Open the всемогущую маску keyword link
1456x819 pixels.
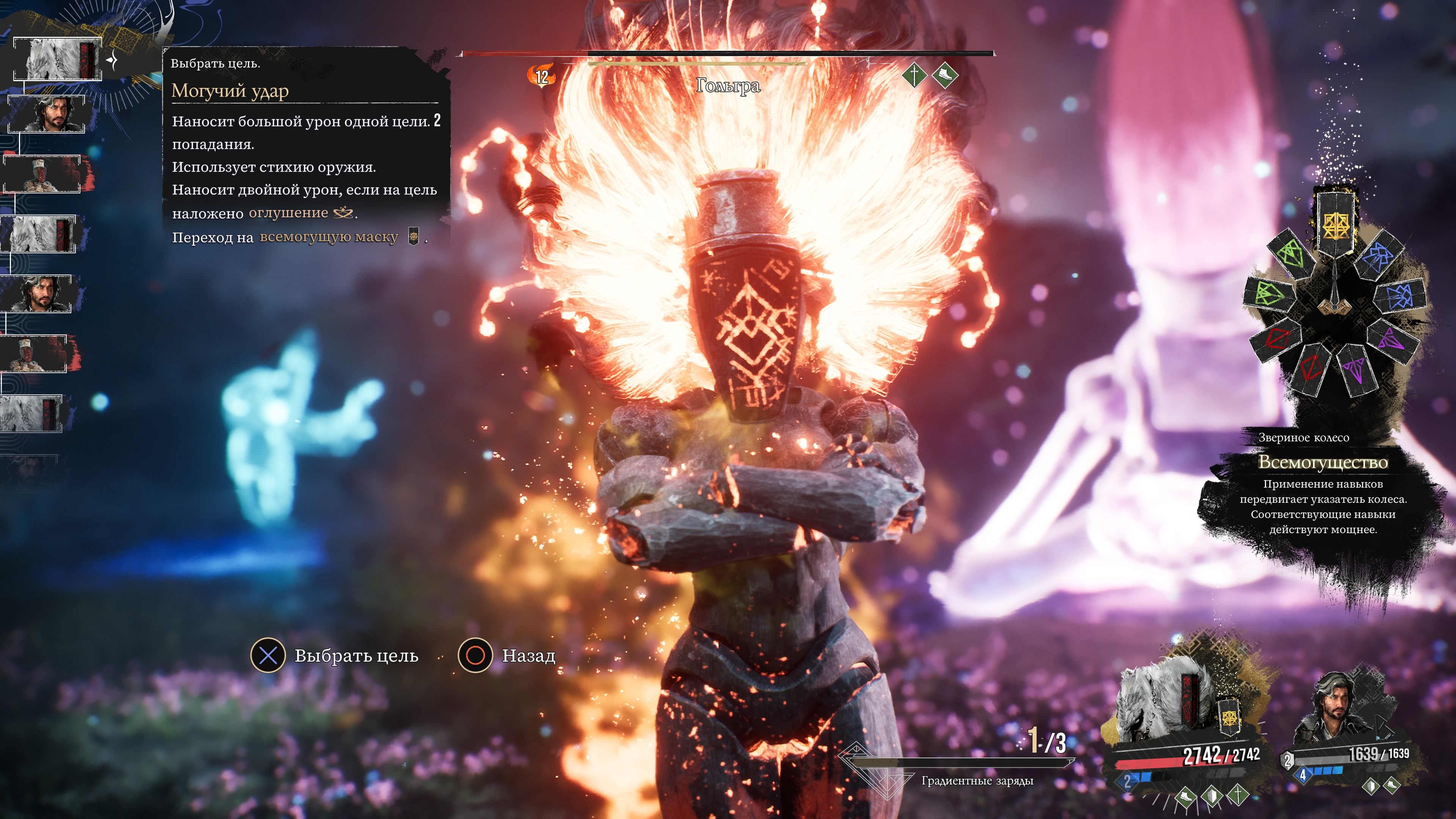point(329,237)
